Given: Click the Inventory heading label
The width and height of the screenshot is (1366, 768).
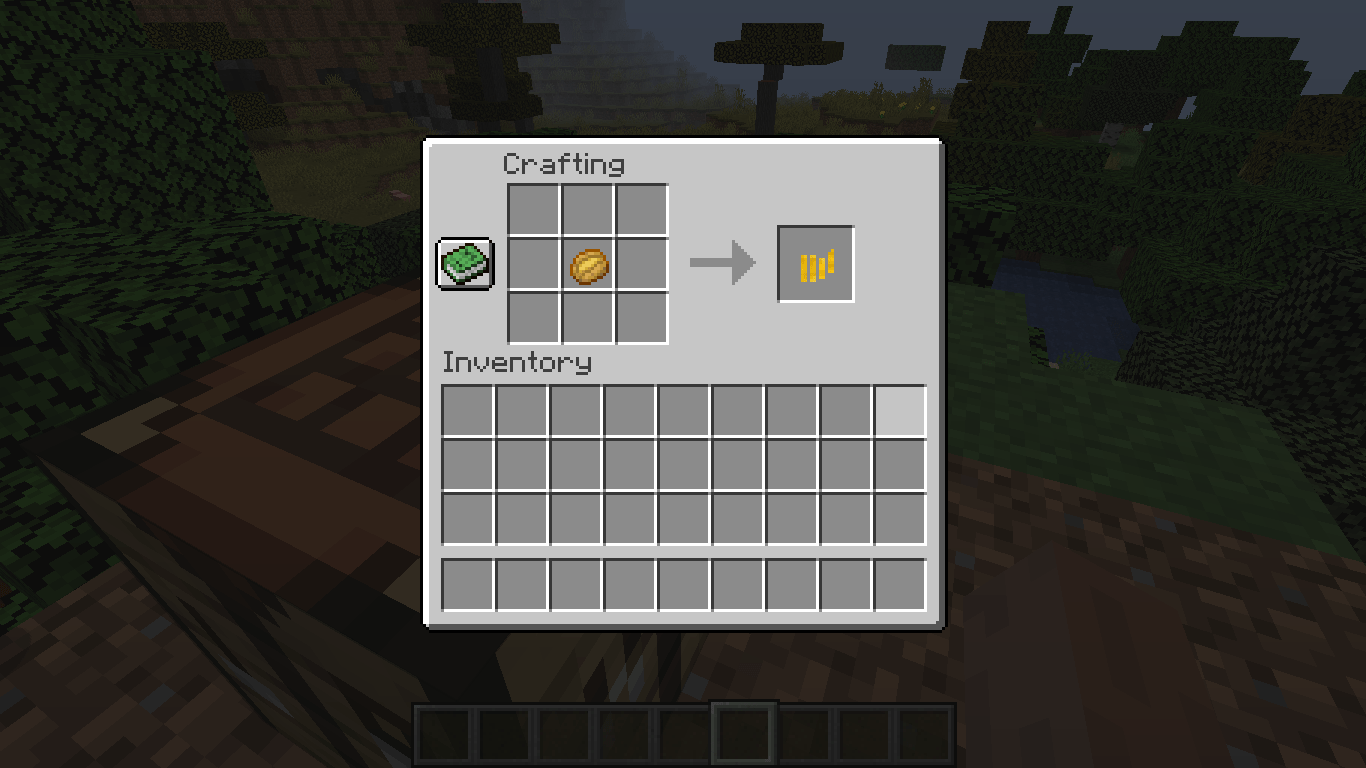Looking at the screenshot, I should (518, 363).
